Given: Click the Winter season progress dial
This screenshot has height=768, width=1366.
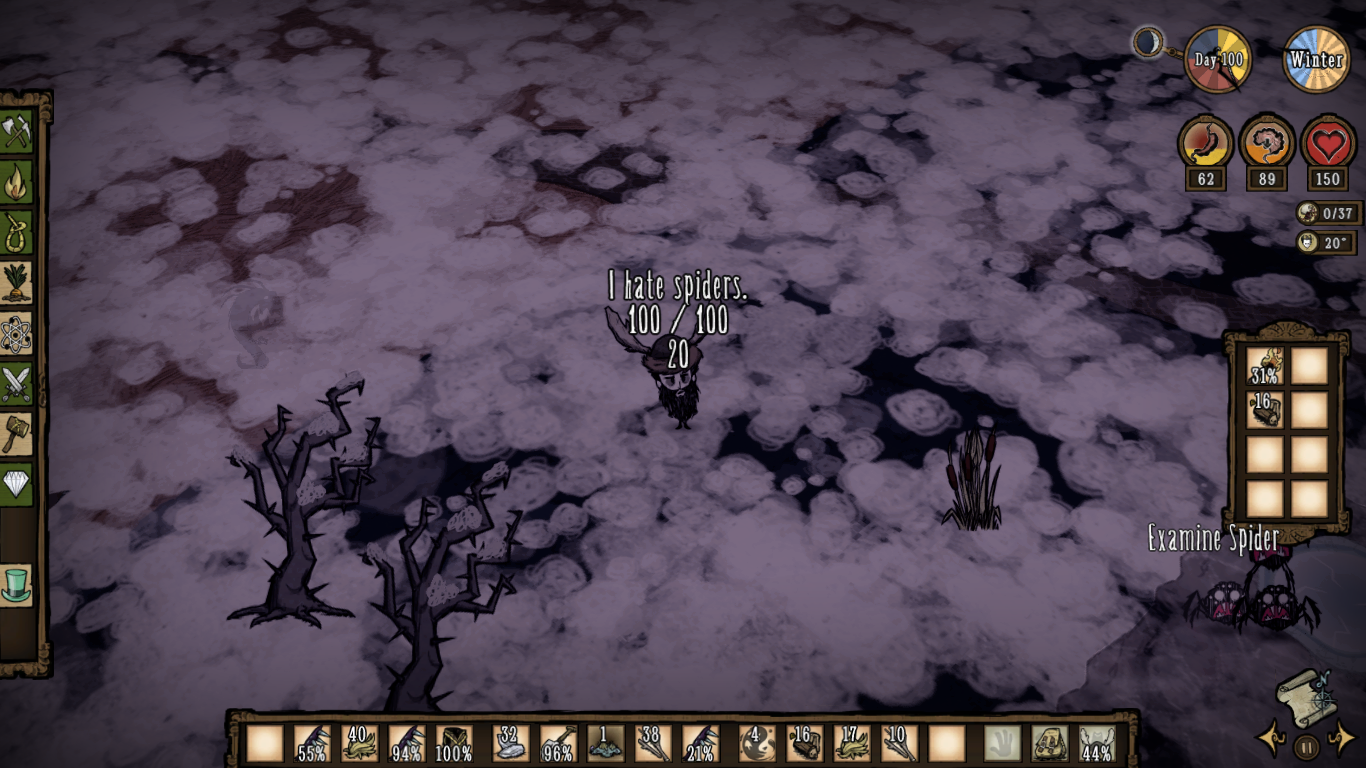Looking at the screenshot, I should click(x=1317, y=58).
